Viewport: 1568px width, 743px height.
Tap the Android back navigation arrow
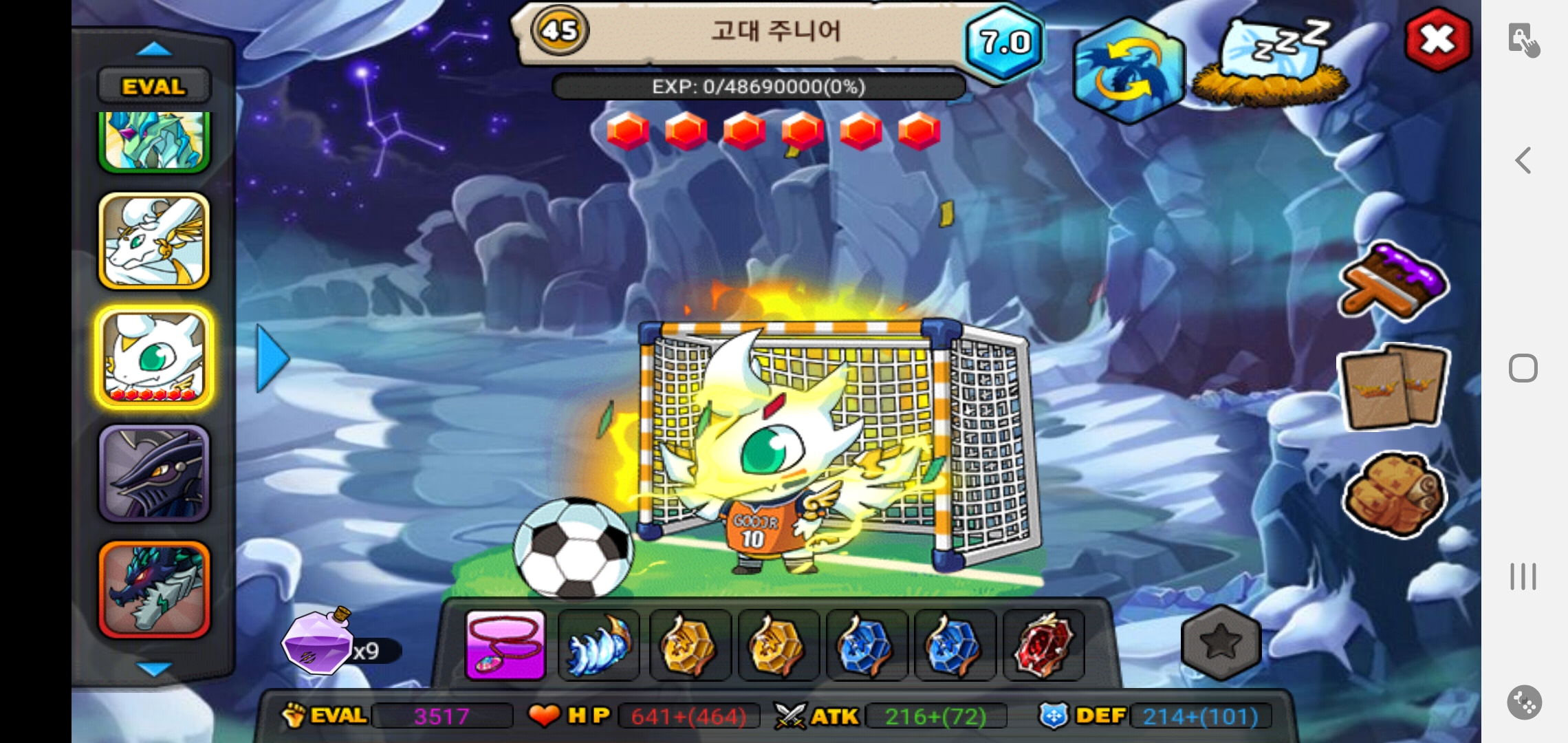(x=1523, y=160)
